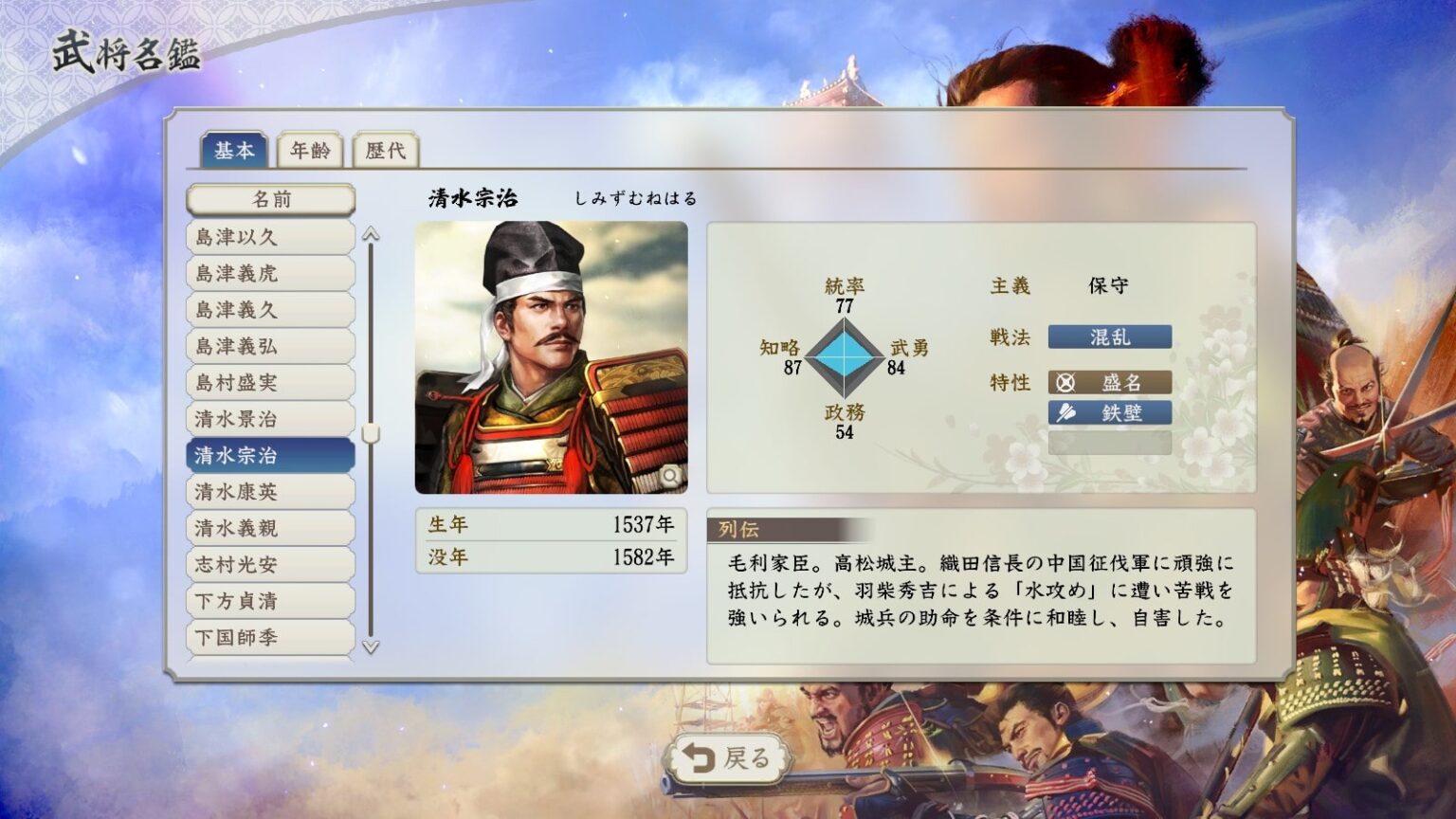Choose 清水景治 in the list
This screenshot has height=819, width=1456.
click(271, 419)
